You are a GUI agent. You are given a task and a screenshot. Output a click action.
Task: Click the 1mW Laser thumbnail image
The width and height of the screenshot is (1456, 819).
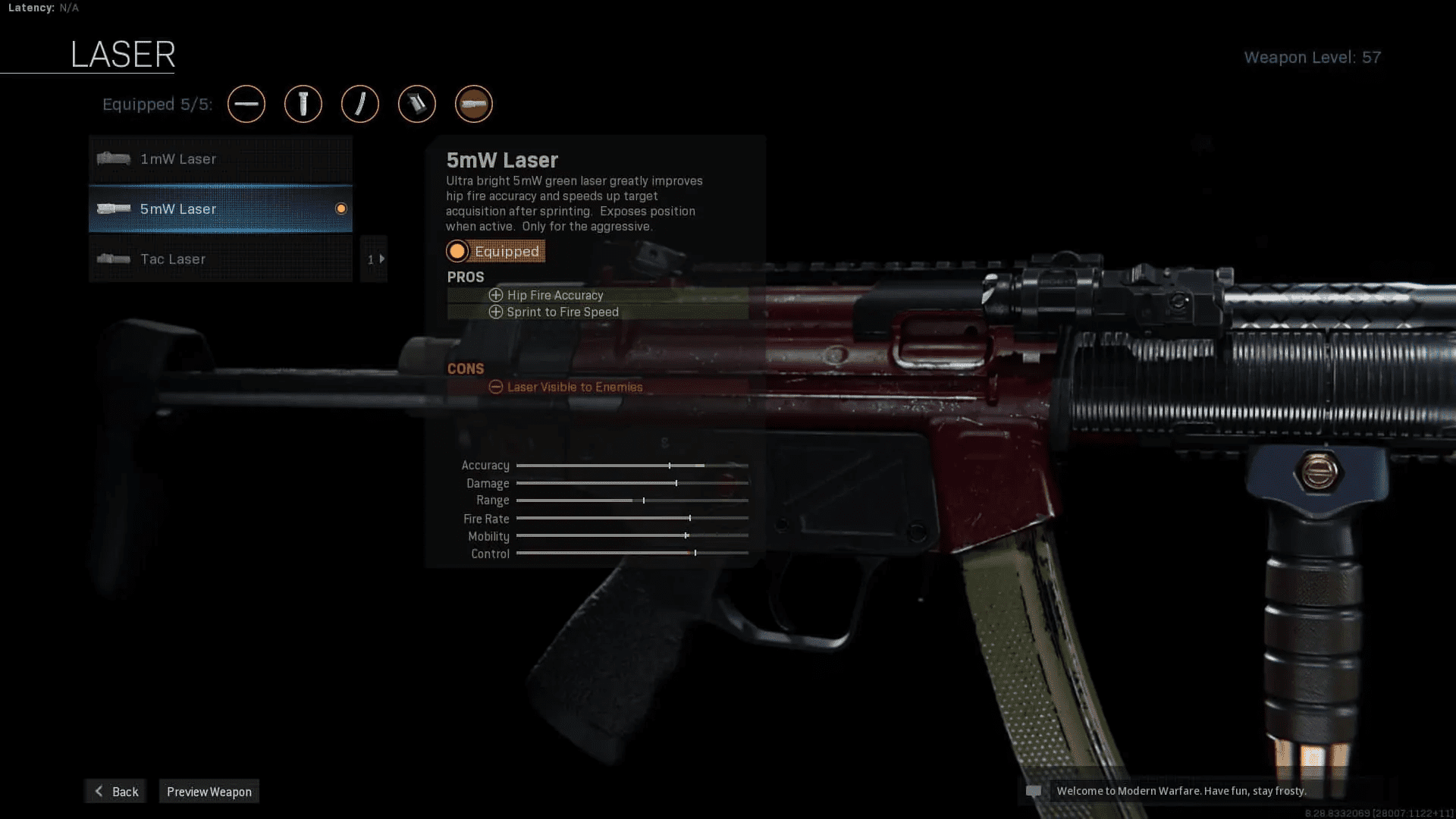[x=113, y=159]
